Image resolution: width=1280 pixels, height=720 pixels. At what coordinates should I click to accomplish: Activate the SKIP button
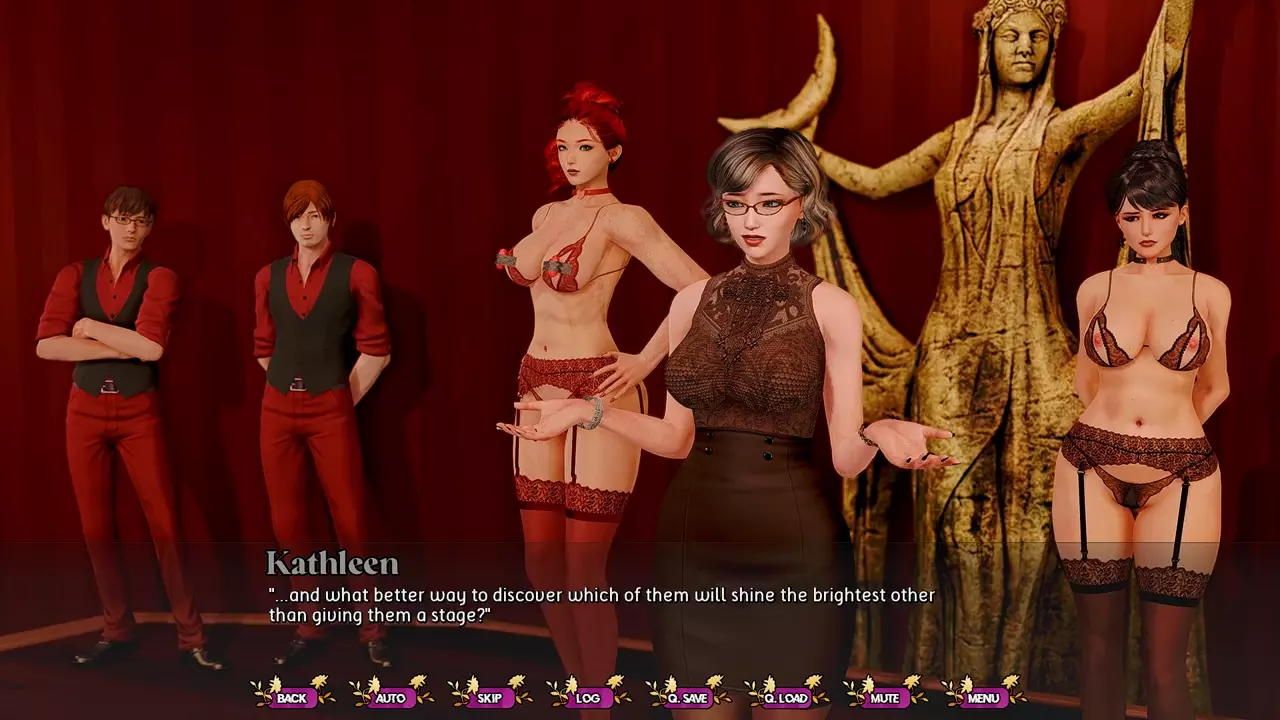(x=490, y=697)
